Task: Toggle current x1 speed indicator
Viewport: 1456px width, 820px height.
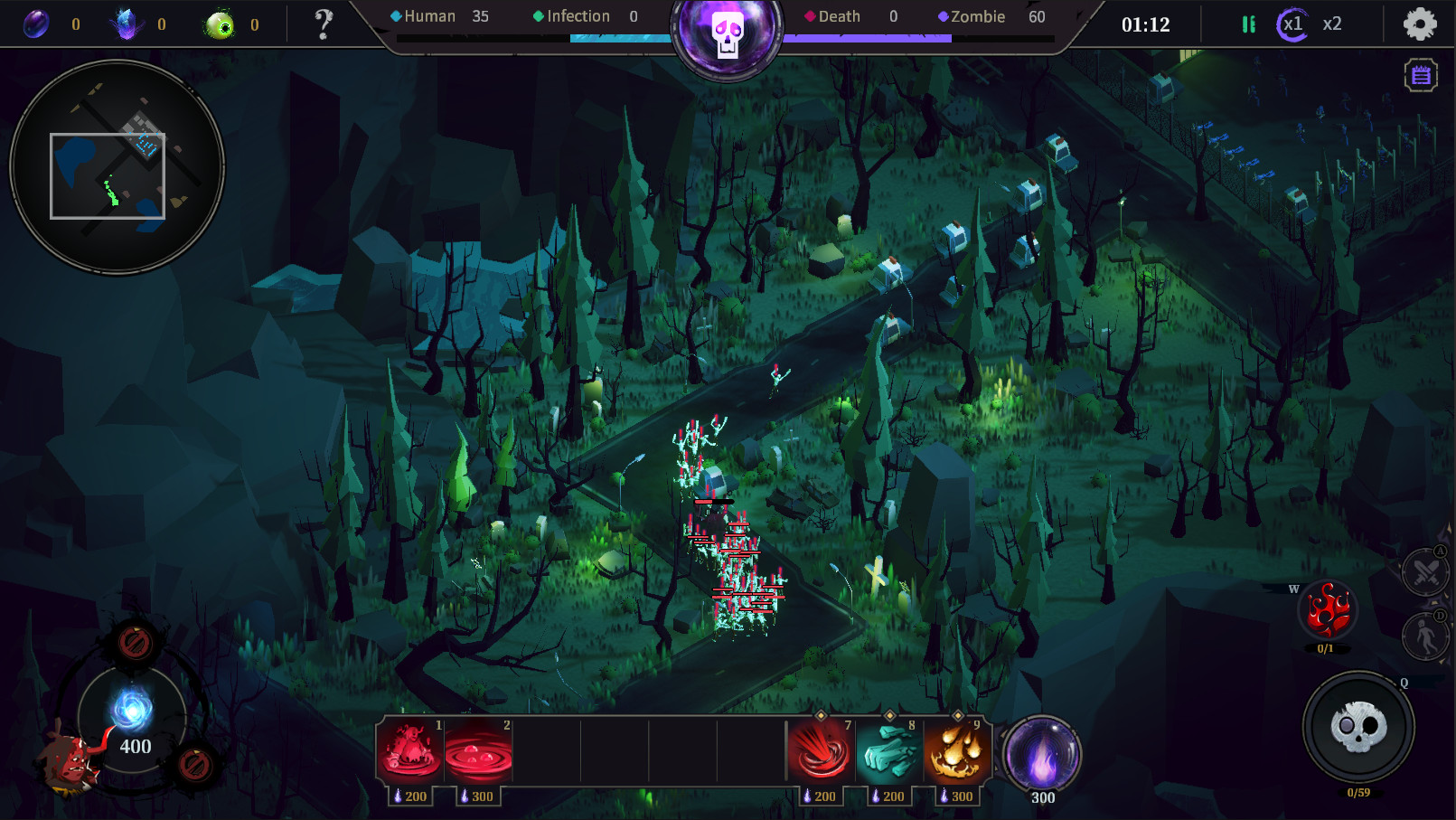Action: tap(1294, 24)
